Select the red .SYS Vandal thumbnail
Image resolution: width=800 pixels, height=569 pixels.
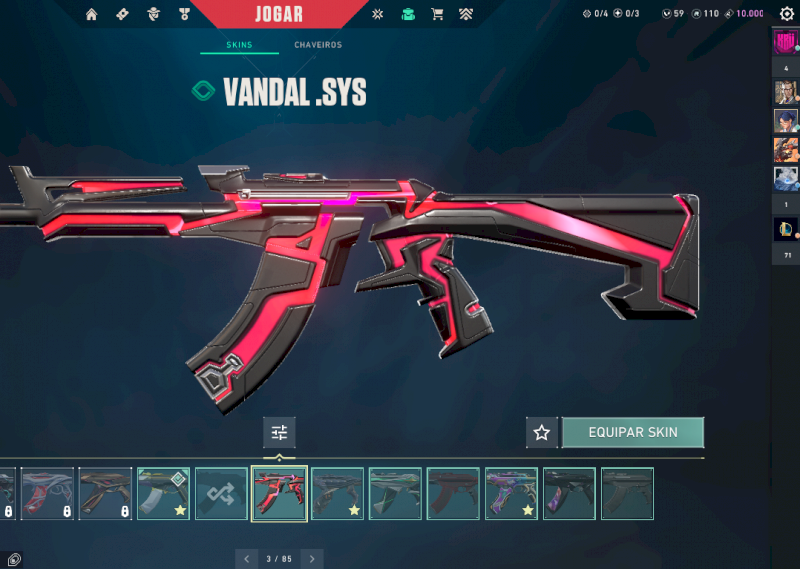click(279, 493)
